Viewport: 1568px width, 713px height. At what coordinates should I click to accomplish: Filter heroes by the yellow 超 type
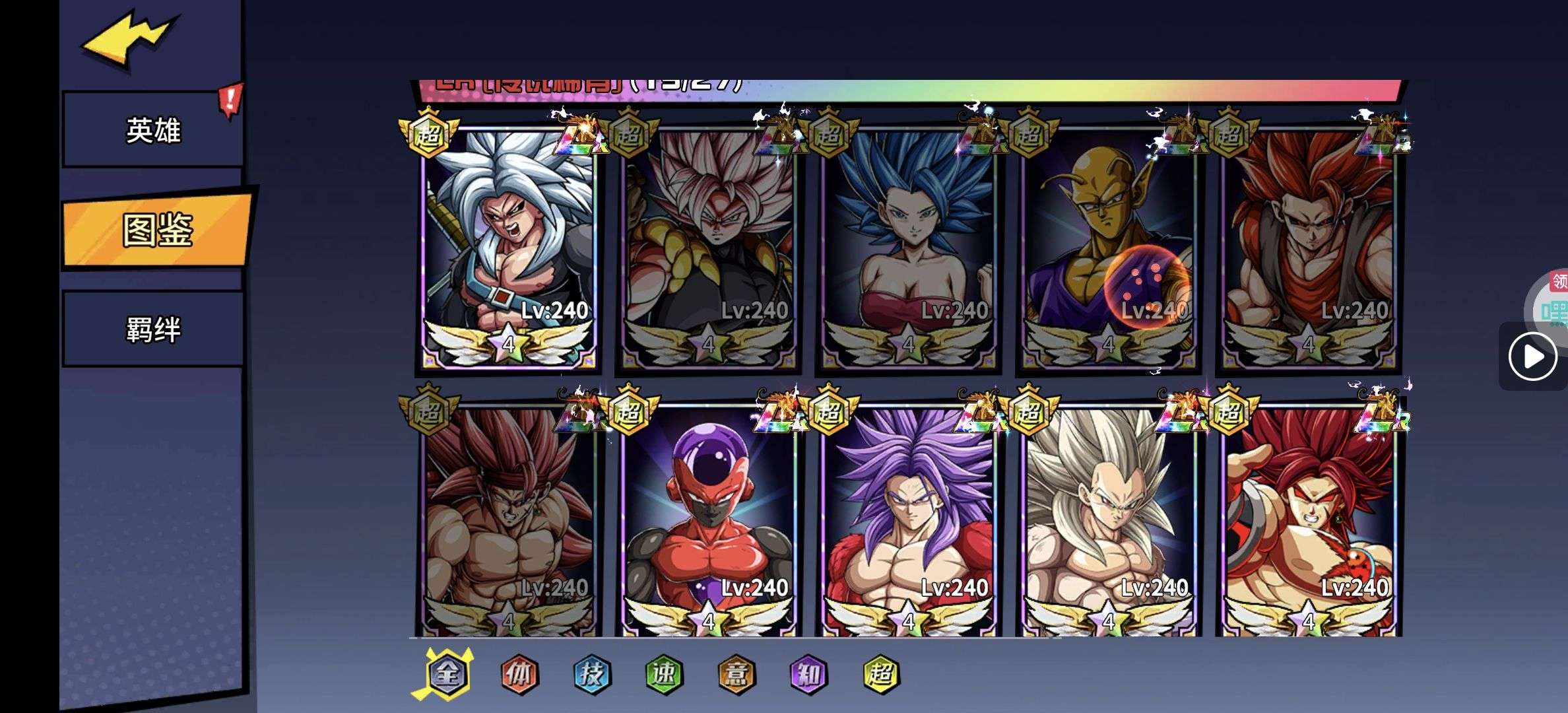(x=881, y=674)
